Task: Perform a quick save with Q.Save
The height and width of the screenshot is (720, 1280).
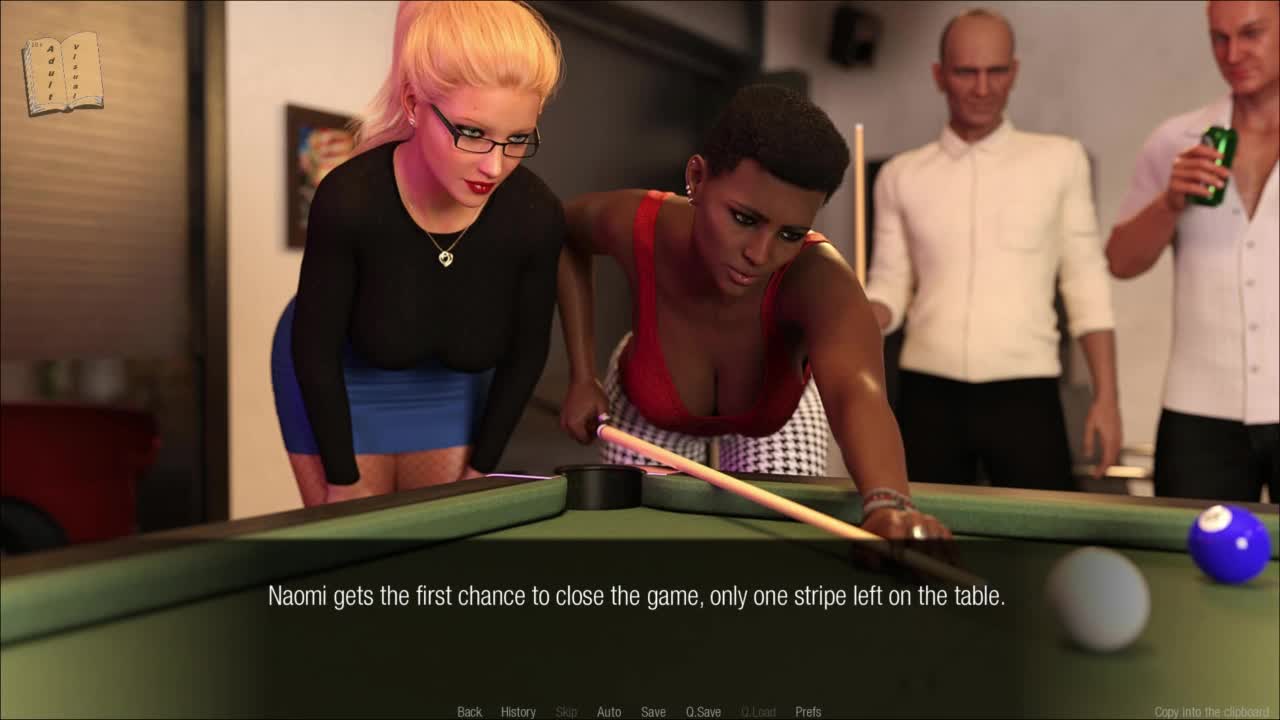Action: point(703,712)
